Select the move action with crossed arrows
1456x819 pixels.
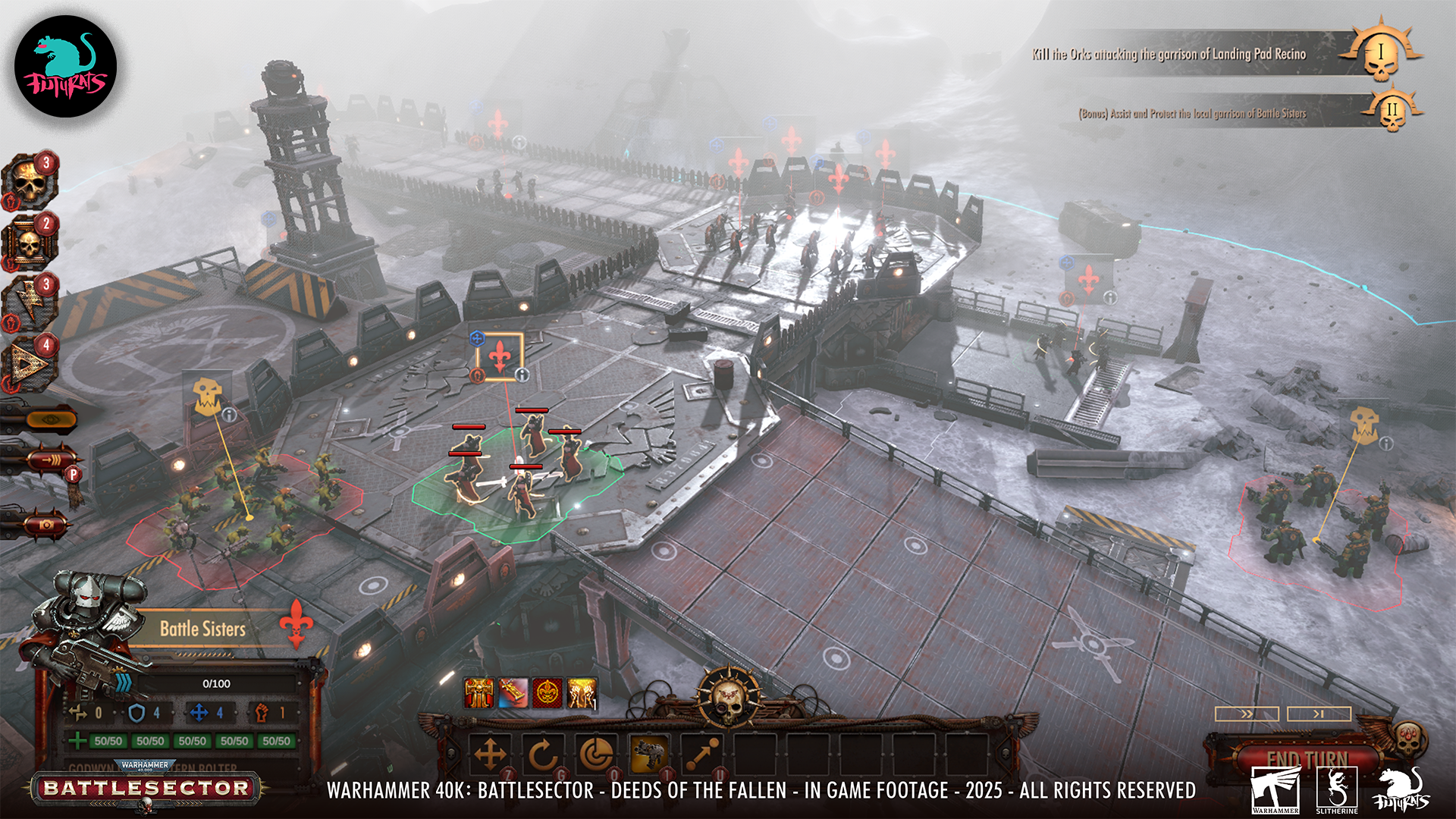490,755
